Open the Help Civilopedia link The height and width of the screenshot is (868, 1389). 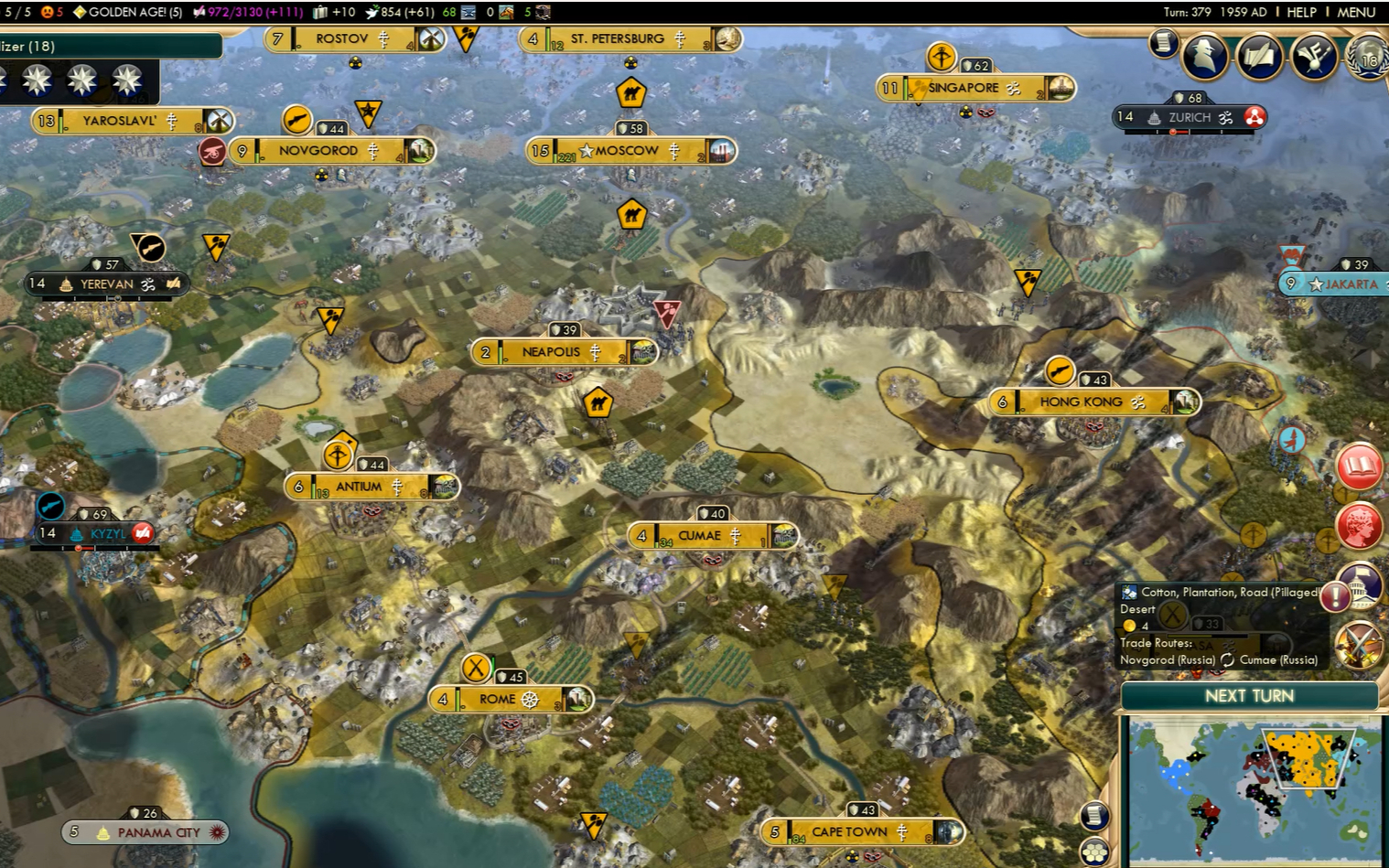point(1301,12)
